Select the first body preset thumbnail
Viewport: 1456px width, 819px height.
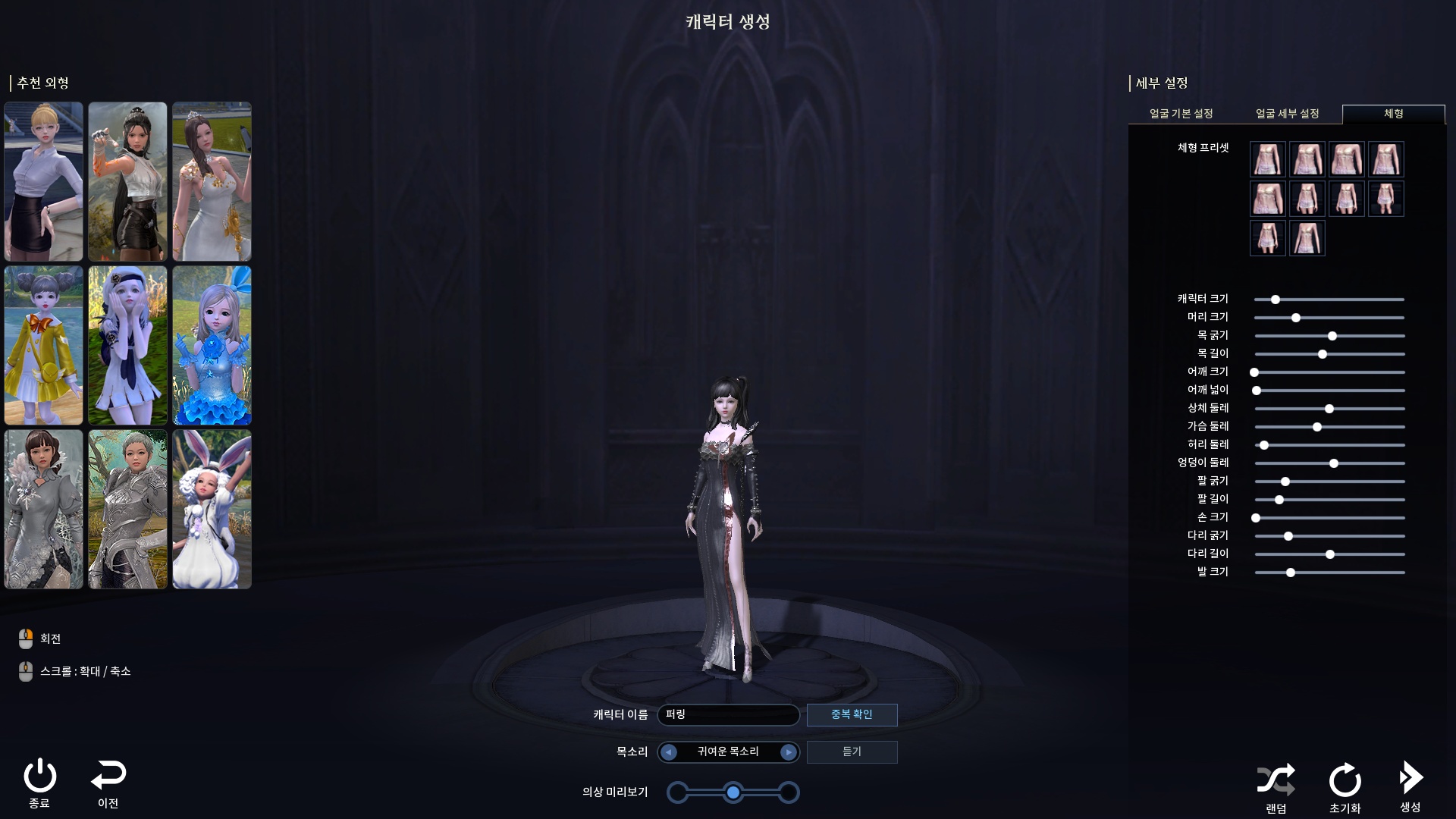[1267, 159]
